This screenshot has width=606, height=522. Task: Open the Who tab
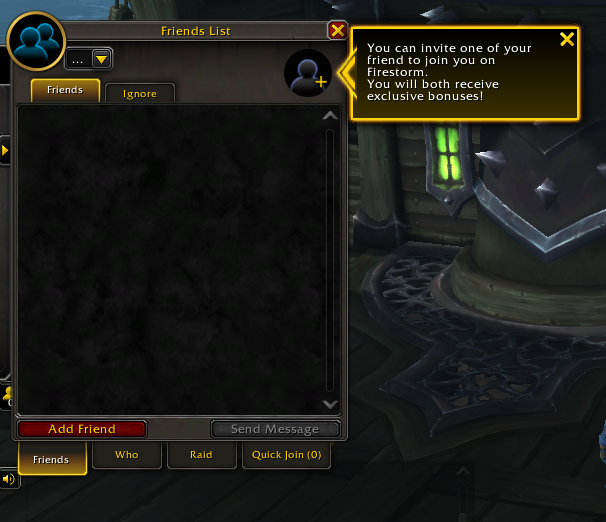127,455
